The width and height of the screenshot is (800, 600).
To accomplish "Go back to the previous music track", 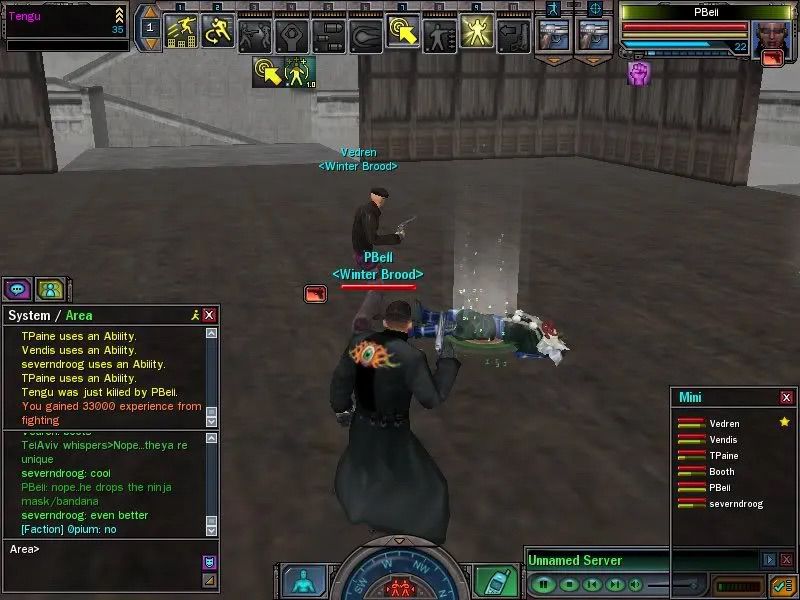I will coord(592,584).
